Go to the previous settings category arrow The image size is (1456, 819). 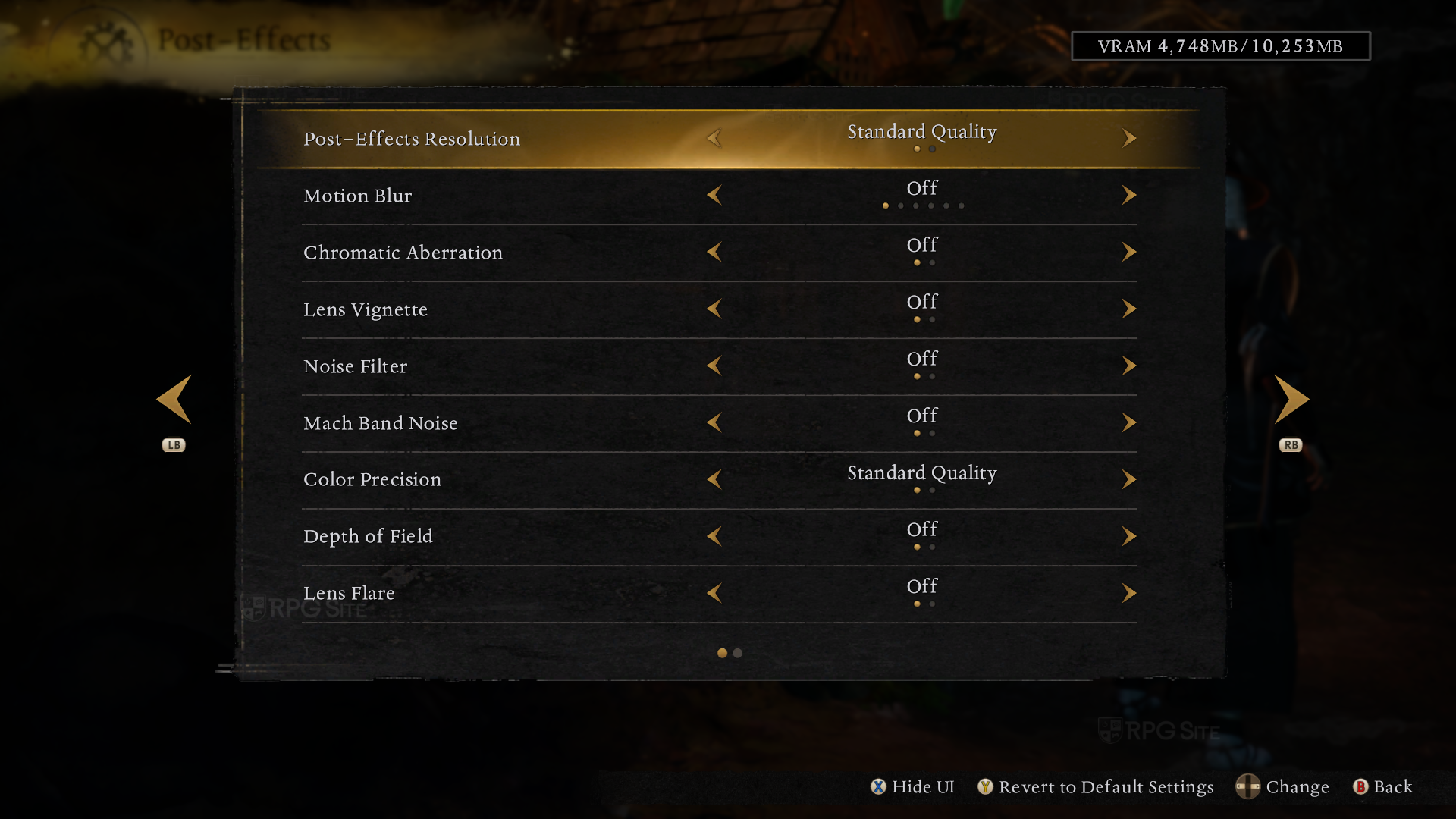[174, 400]
